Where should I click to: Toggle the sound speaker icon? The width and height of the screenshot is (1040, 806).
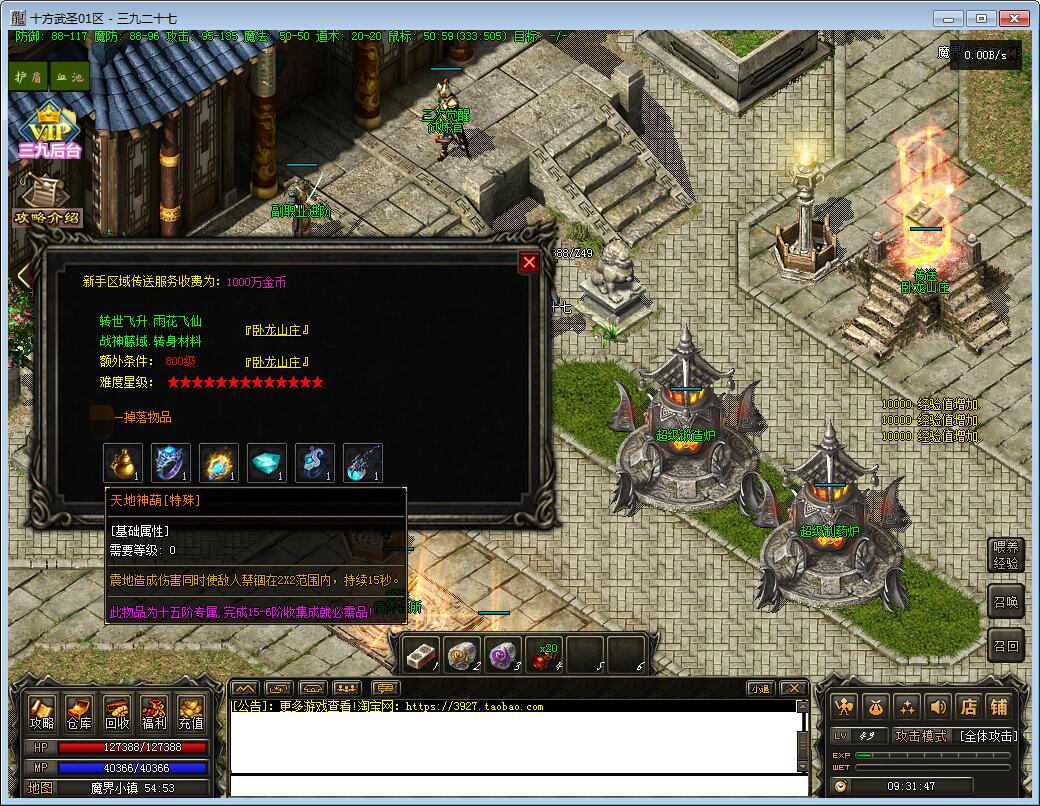(x=937, y=706)
